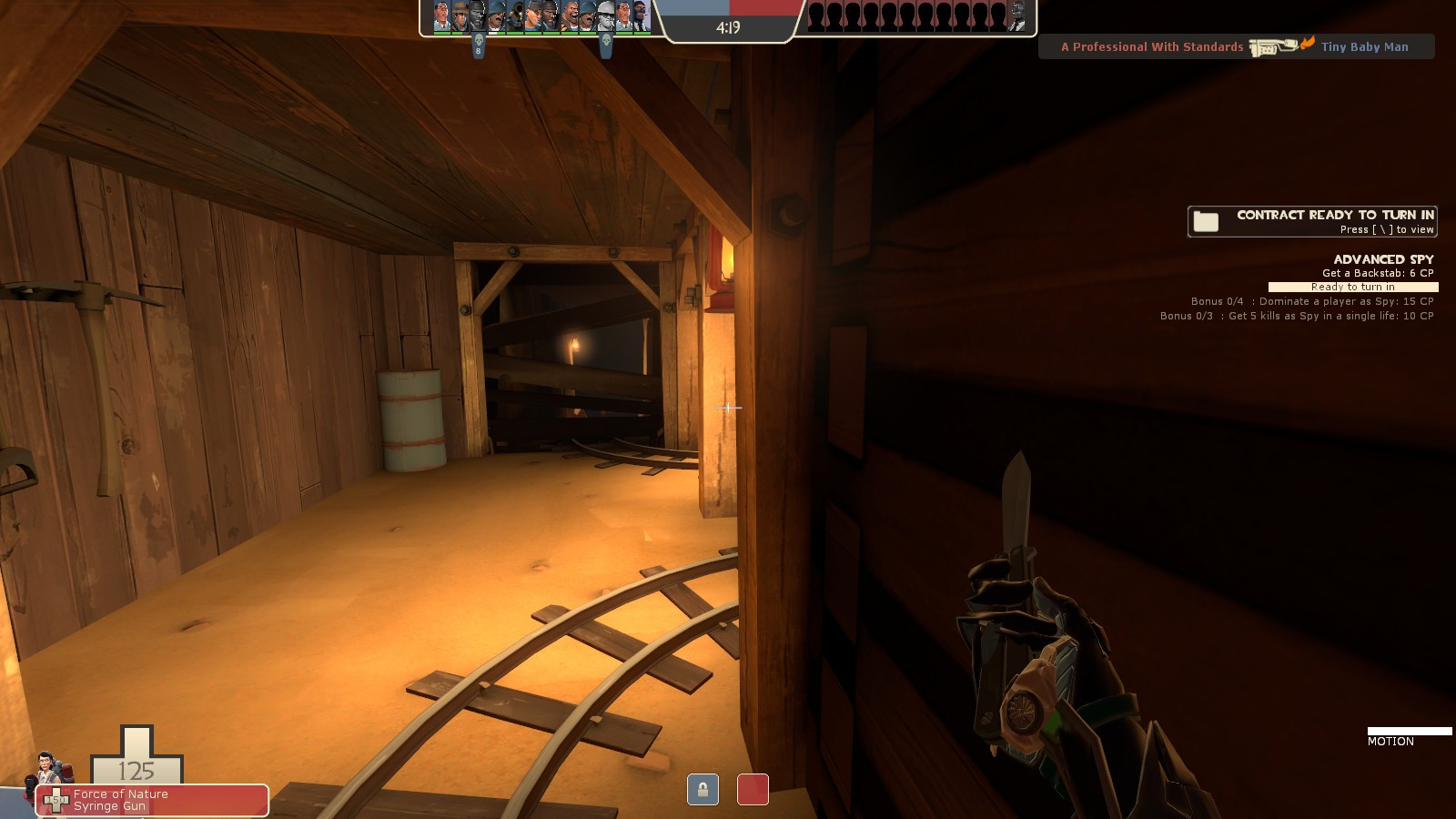This screenshot has height=819, width=1456.
Task: Click the Bonus Dominate a player as Spy line
Action: (x=1311, y=300)
